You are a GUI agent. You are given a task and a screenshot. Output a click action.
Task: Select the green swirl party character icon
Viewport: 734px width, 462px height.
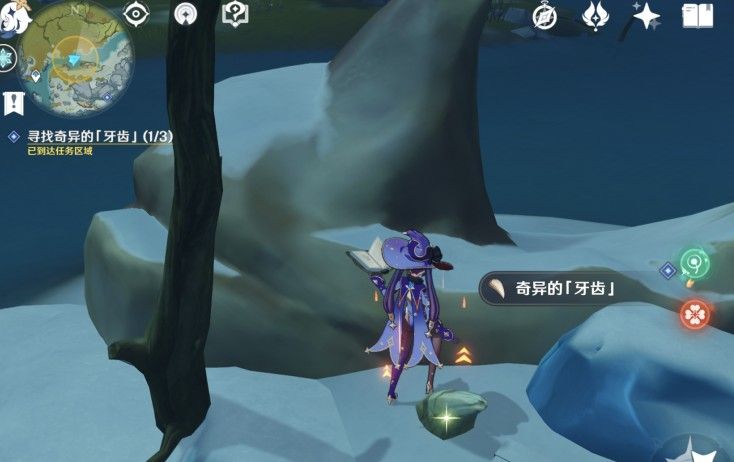pyautogui.click(x=694, y=264)
